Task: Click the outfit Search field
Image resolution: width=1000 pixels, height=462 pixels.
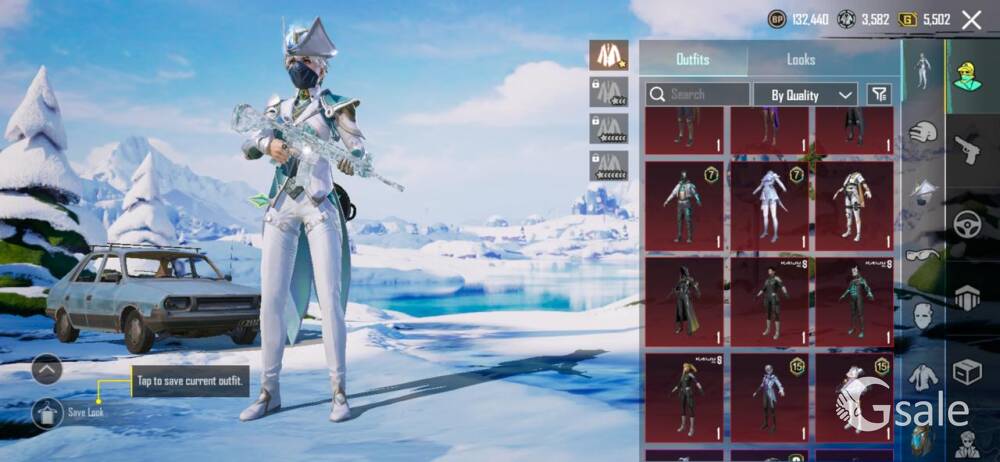Action: tap(697, 95)
